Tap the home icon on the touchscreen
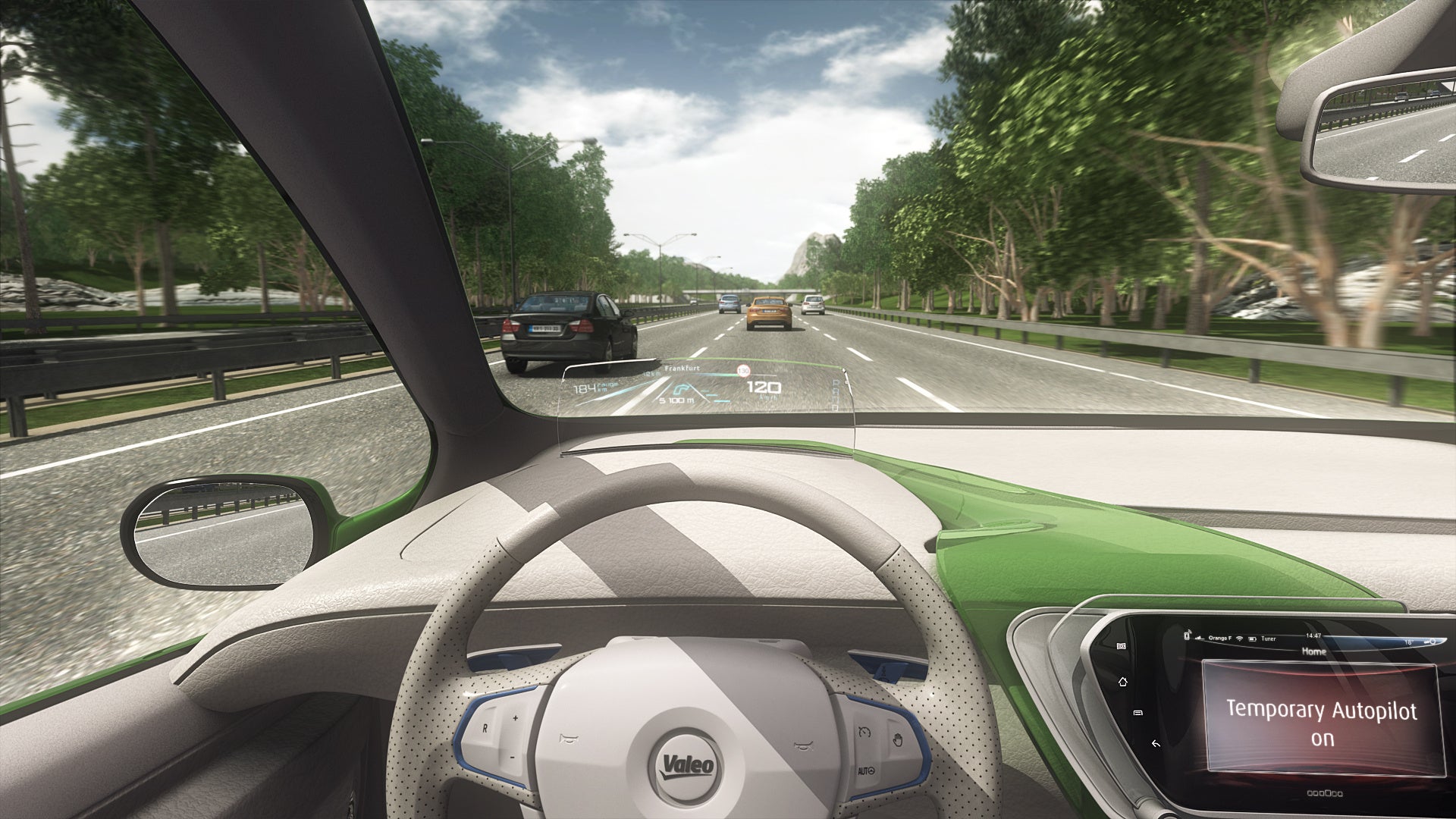This screenshot has width=1456, height=819. (1123, 682)
